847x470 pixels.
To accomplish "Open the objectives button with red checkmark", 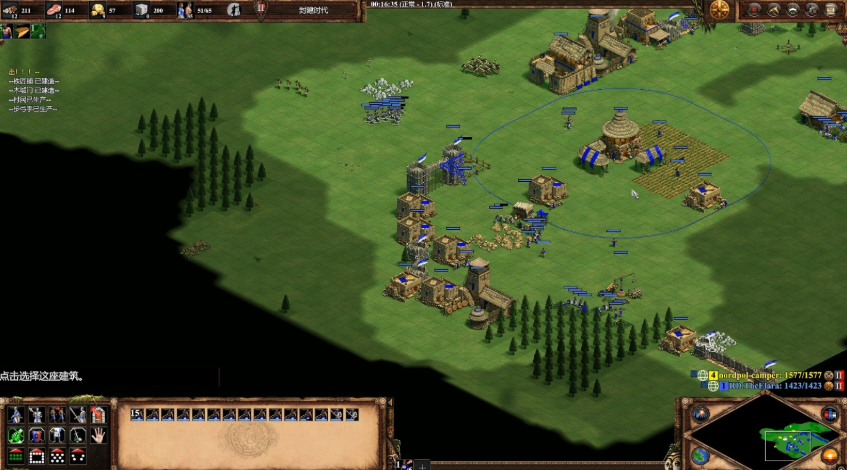I will coord(752,10).
